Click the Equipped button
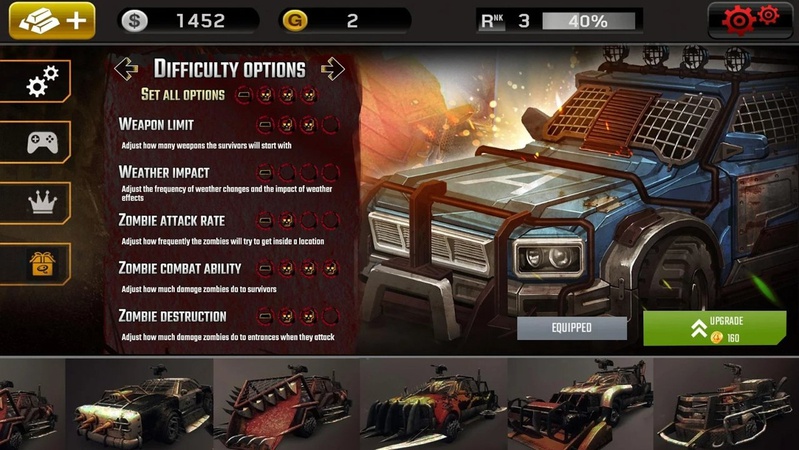This screenshot has height=450, width=799. (572, 328)
